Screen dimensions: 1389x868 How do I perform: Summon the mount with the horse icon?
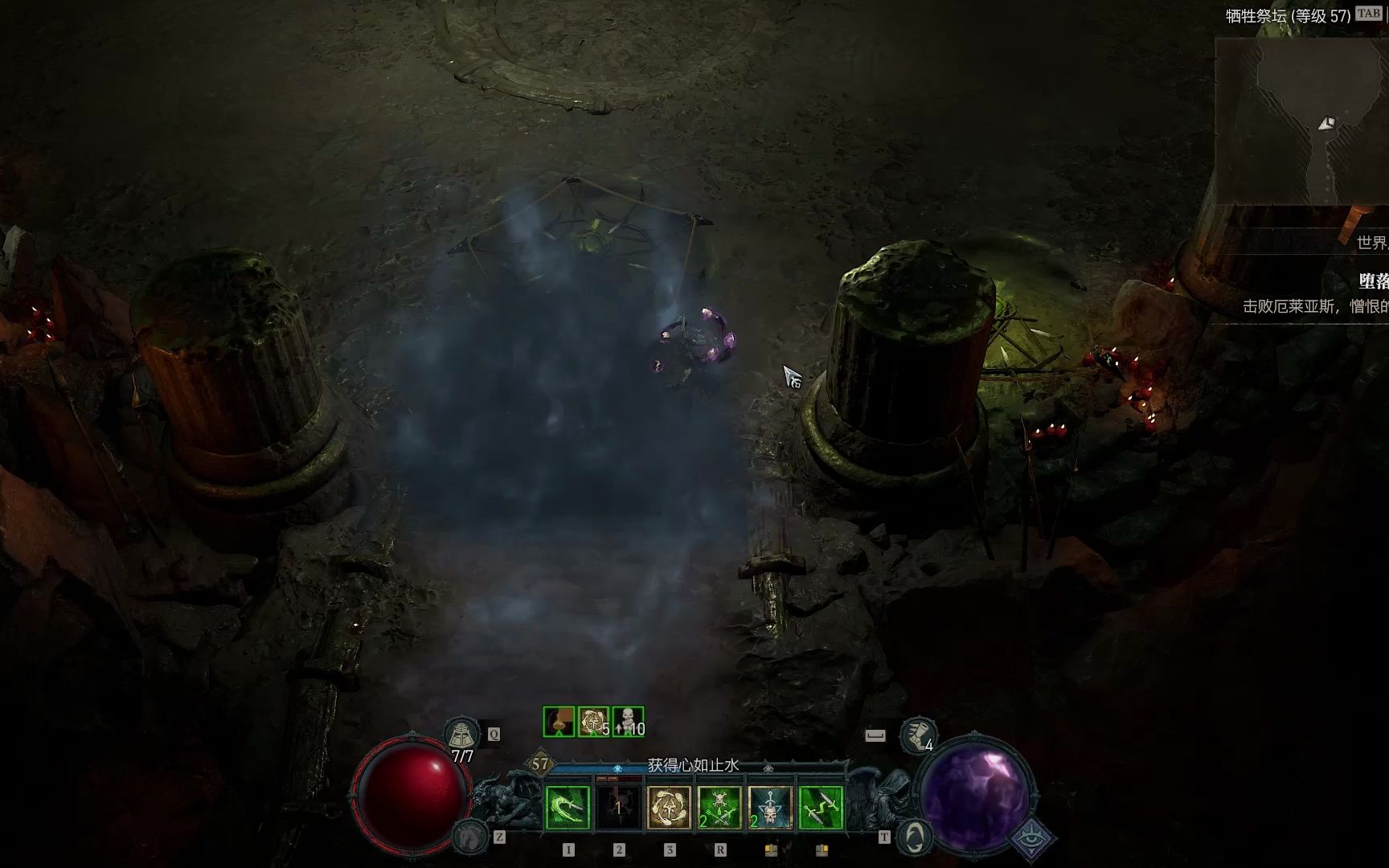point(469,837)
